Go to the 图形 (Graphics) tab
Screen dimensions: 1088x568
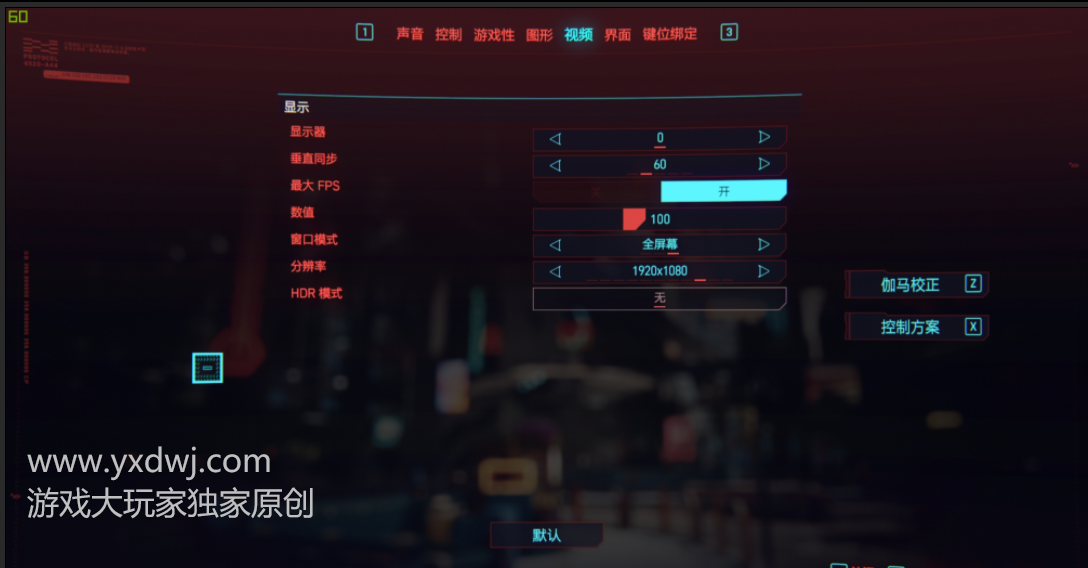539,34
